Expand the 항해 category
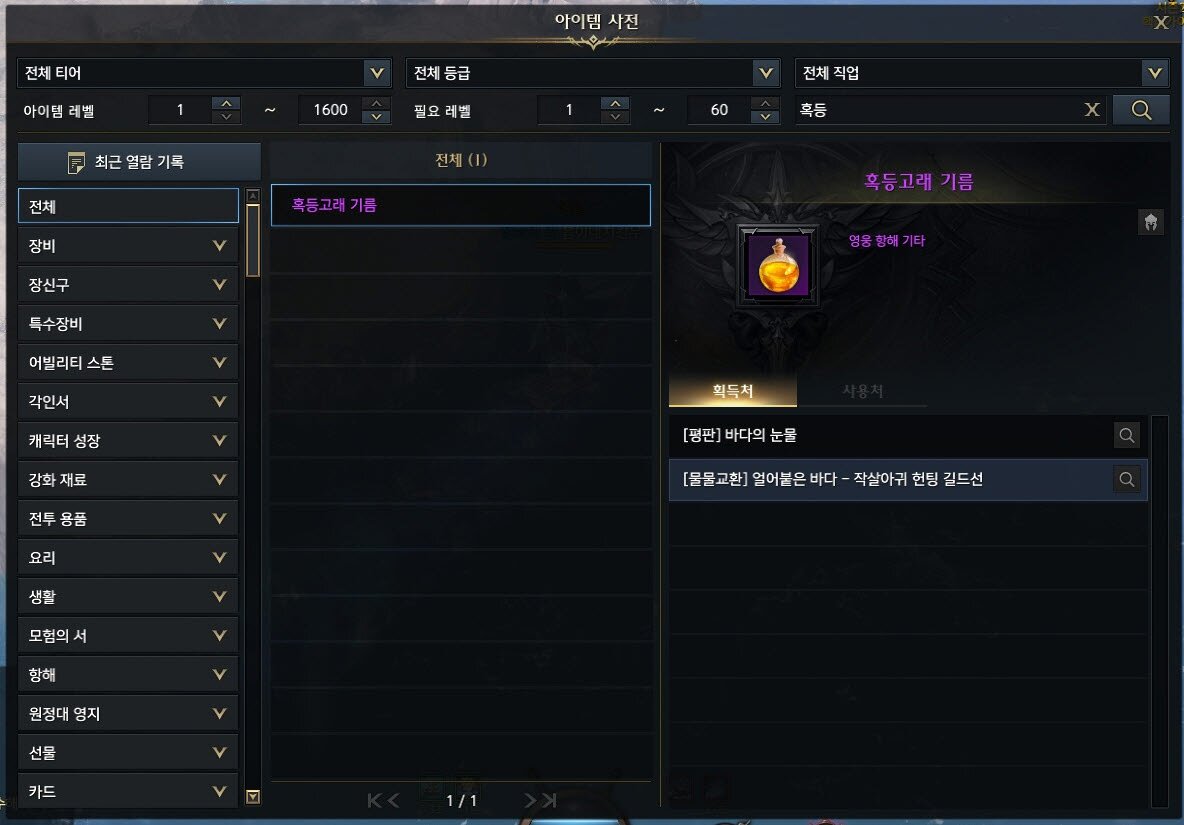The height and width of the screenshot is (825, 1184). click(x=128, y=675)
